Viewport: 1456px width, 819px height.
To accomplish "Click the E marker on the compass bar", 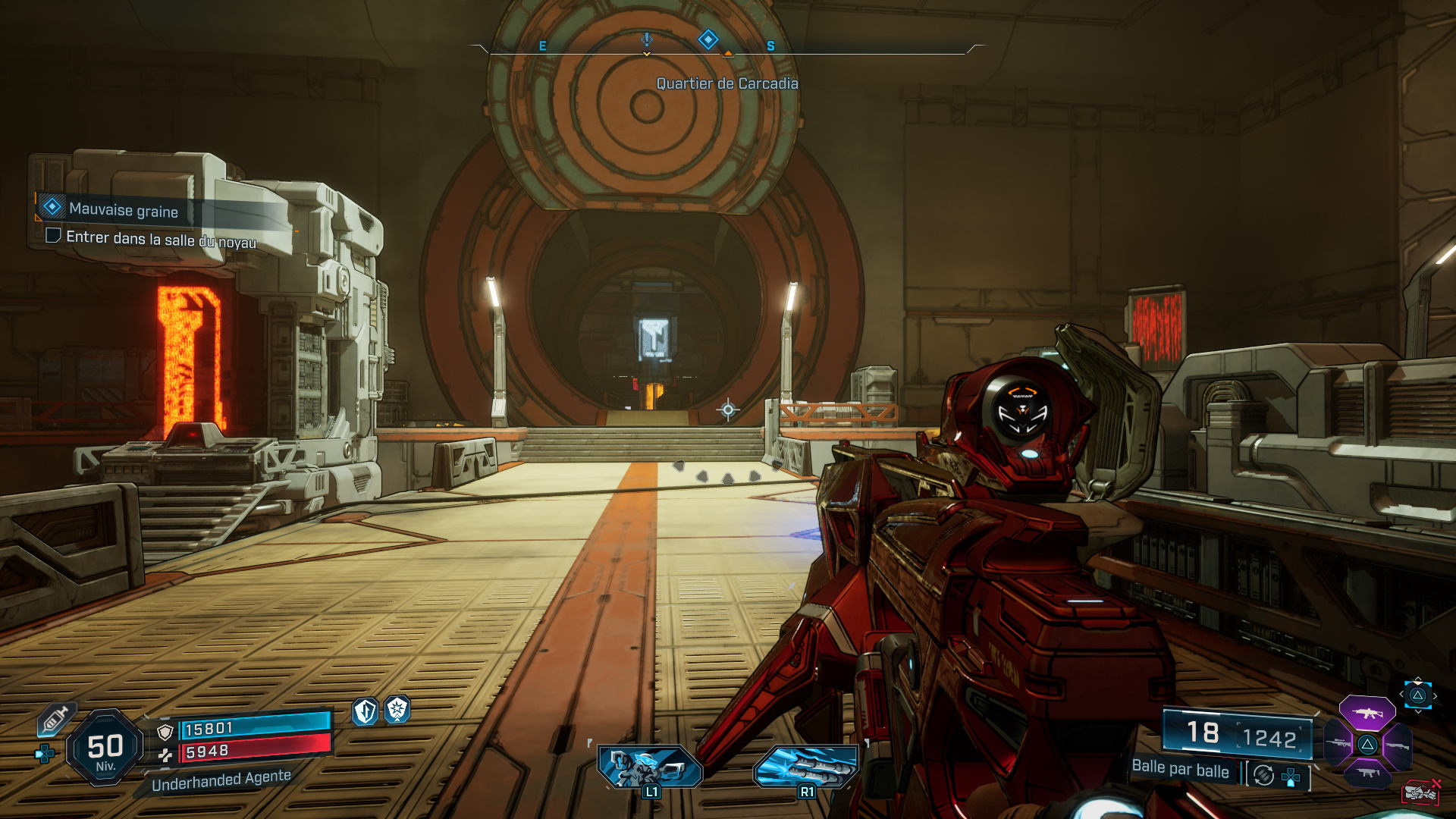I will point(541,45).
